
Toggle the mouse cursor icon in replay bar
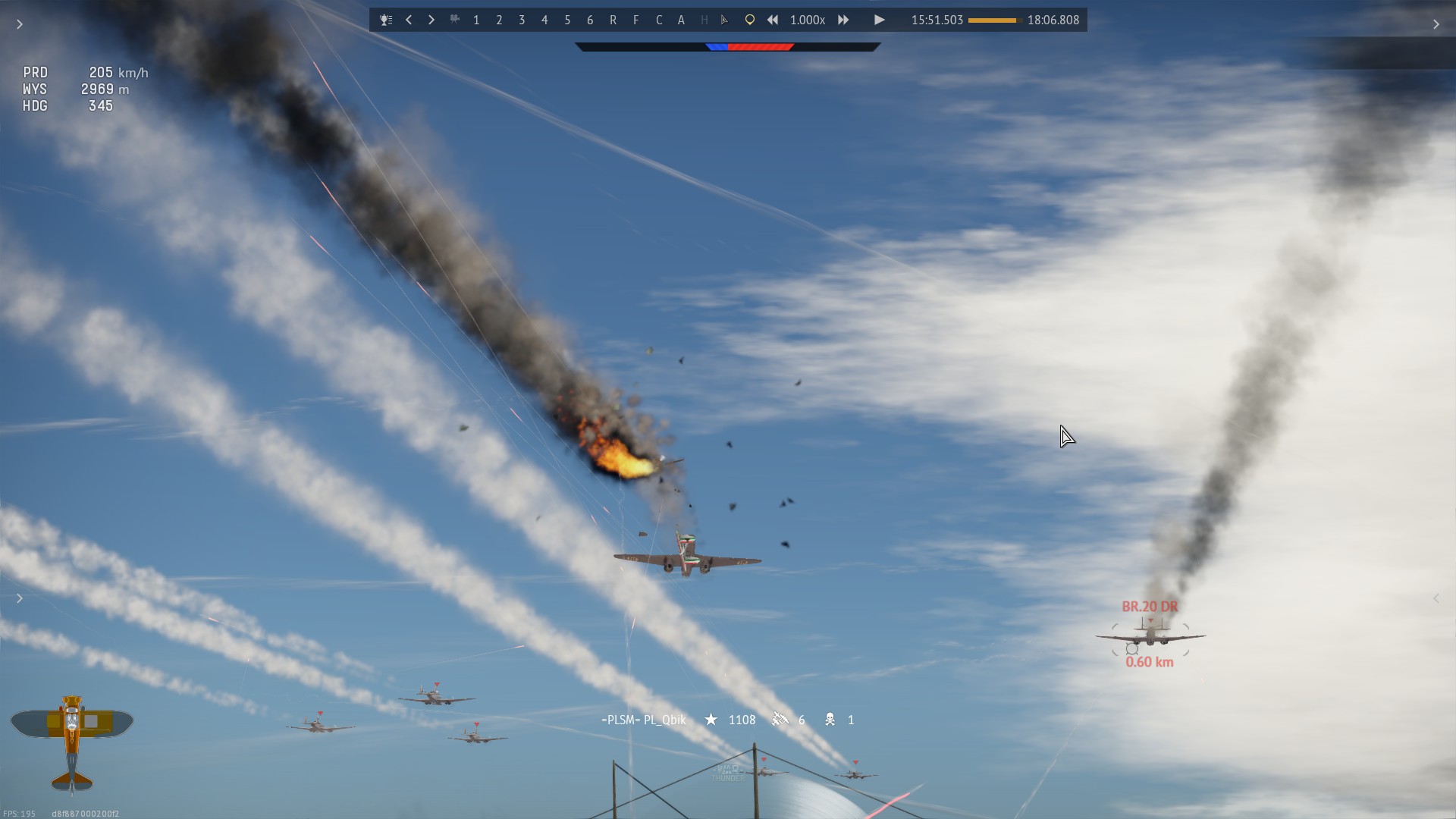(x=725, y=20)
